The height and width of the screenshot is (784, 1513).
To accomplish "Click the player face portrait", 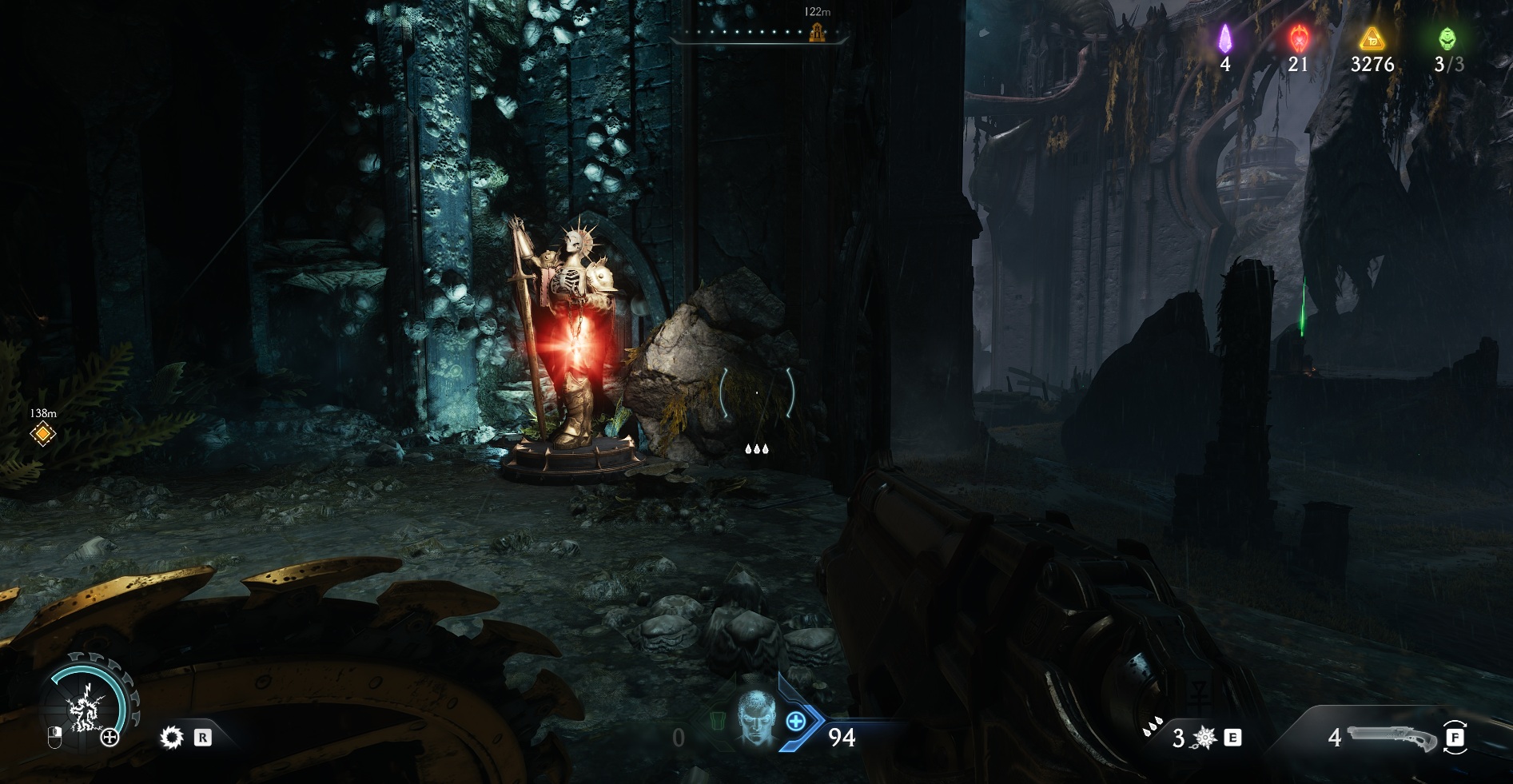I will 755,718.
